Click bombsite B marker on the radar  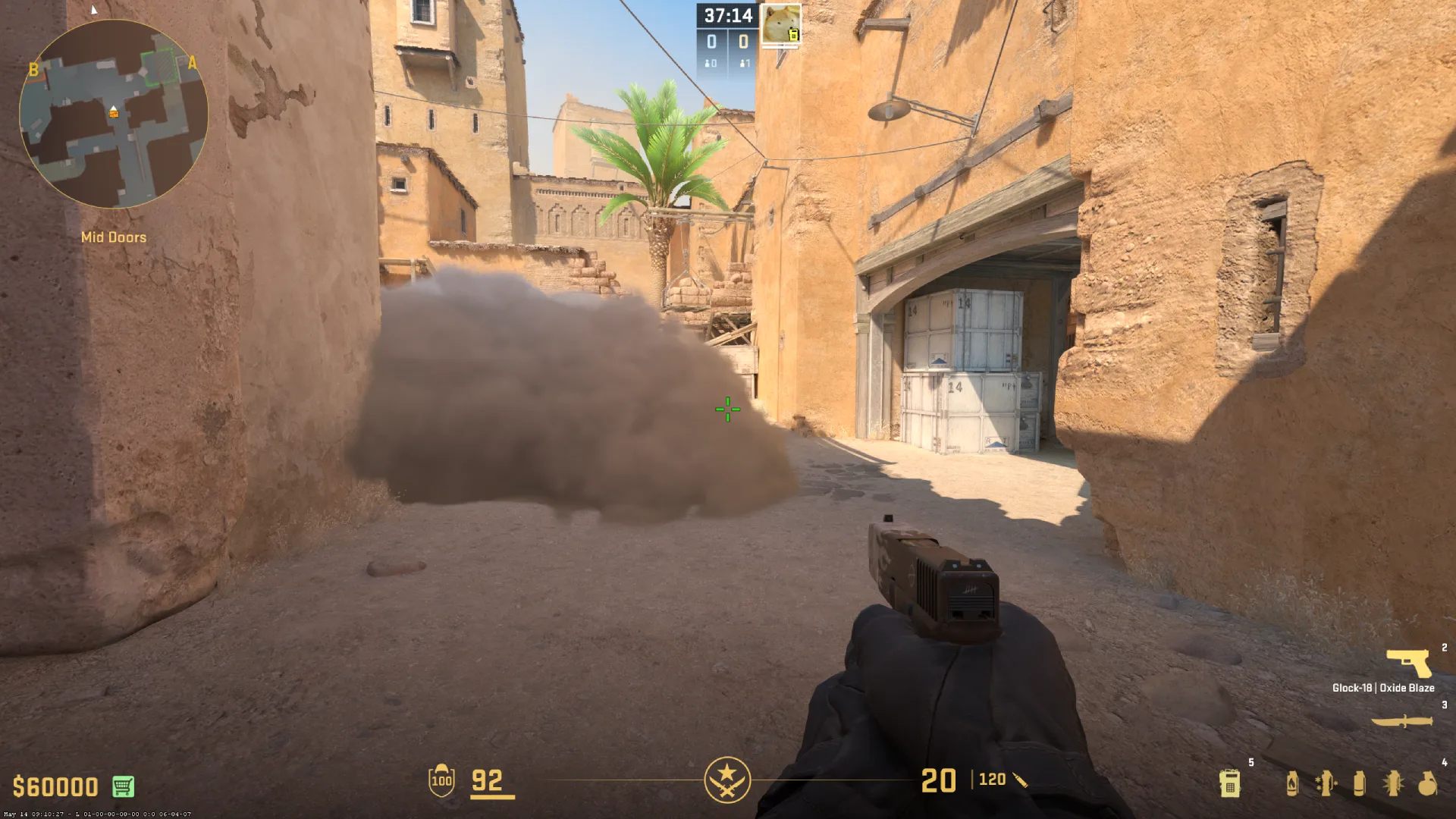click(x=33, y=71)
